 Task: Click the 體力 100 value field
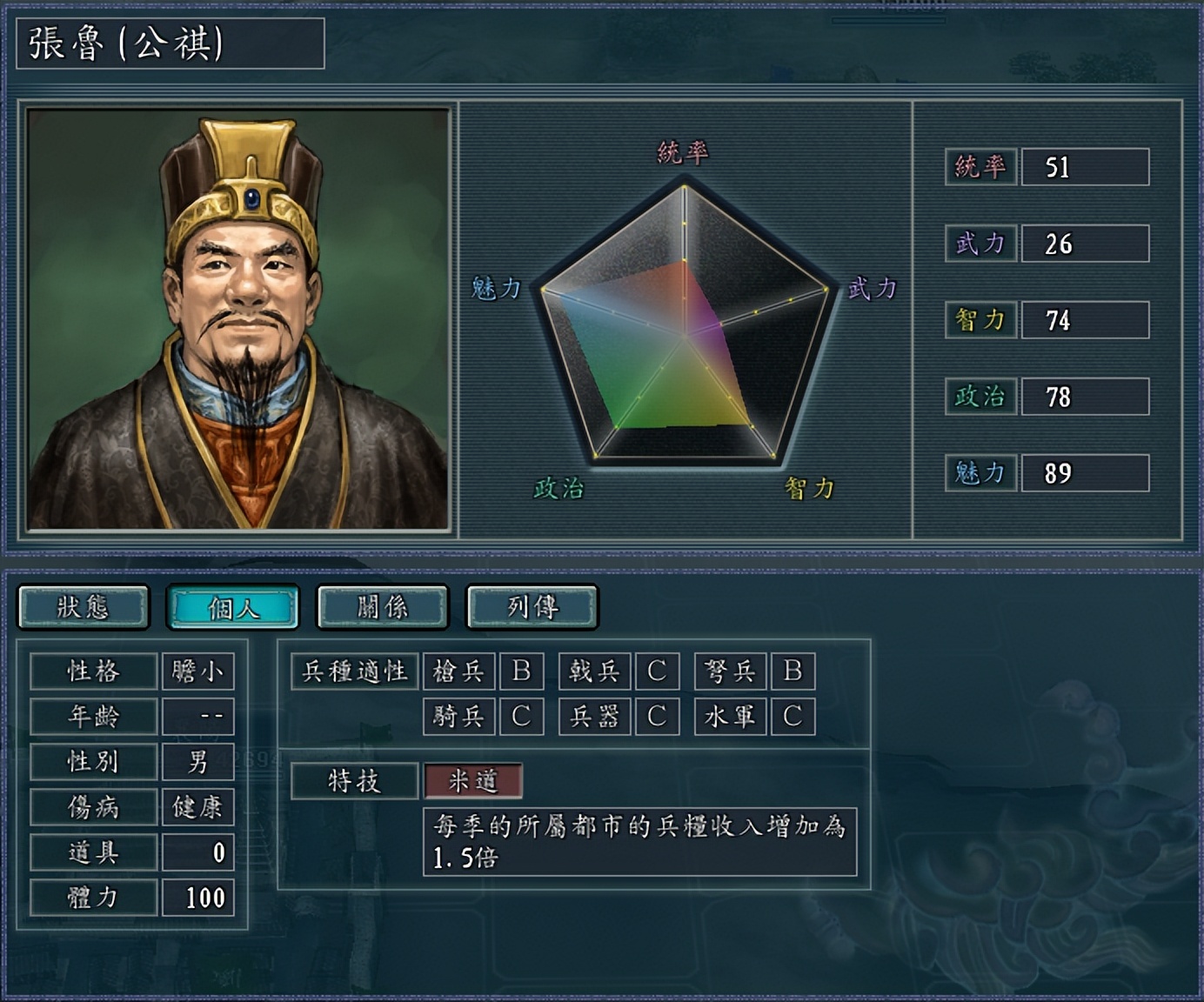pyautogui.click(x=198, y=897)
